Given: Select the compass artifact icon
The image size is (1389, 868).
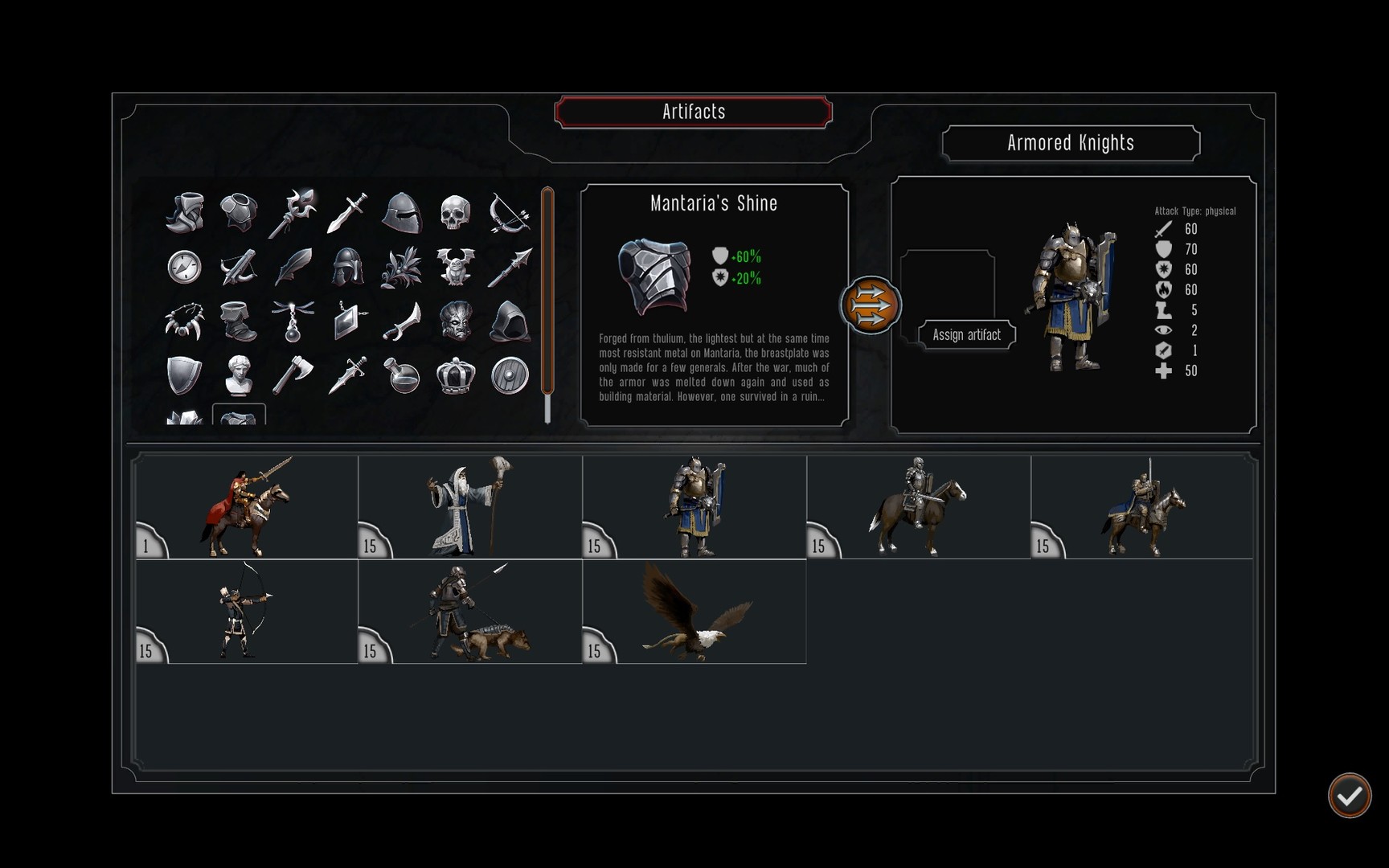Looking at the screenshot, I should [183, 267].
